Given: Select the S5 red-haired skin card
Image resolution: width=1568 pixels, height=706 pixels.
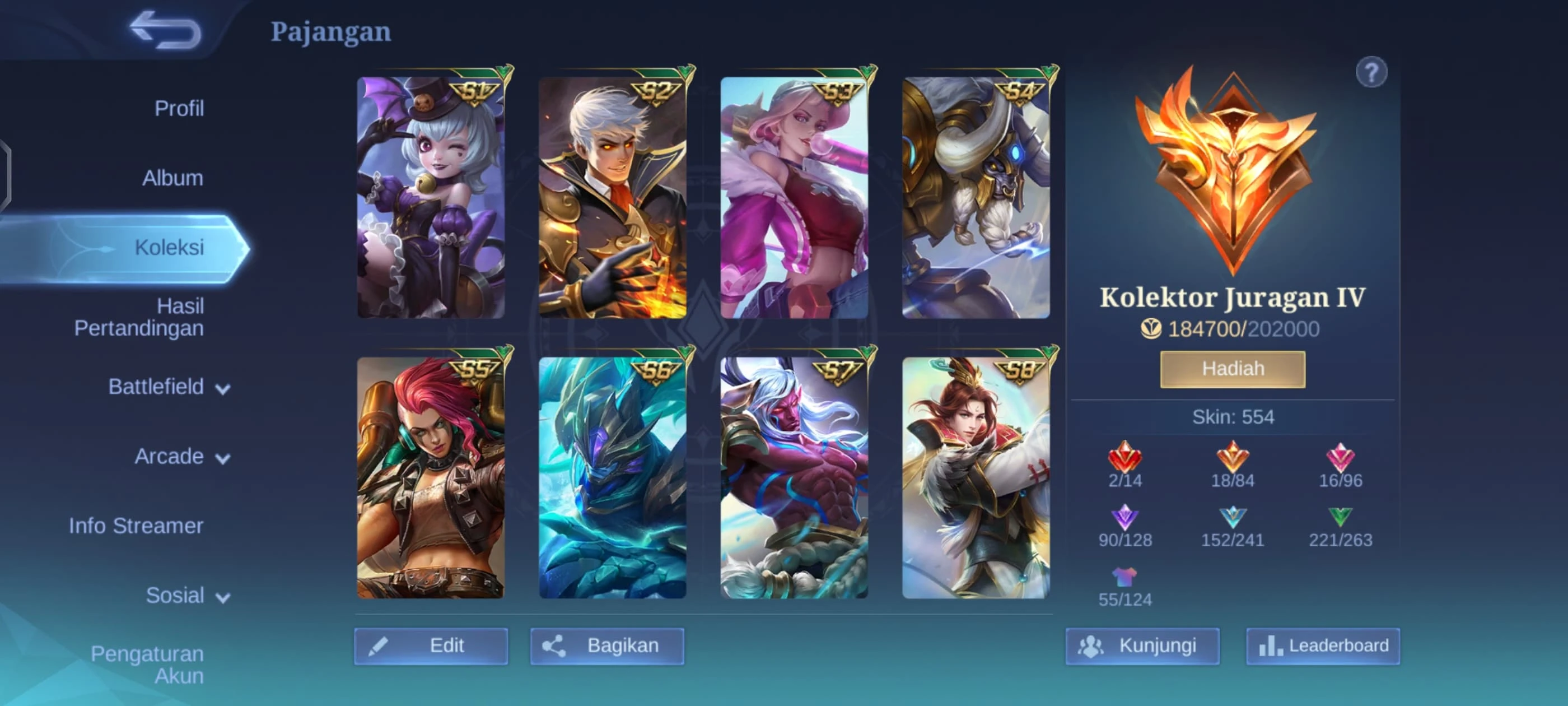Looking at the screenshot, I should click(430, 477).
